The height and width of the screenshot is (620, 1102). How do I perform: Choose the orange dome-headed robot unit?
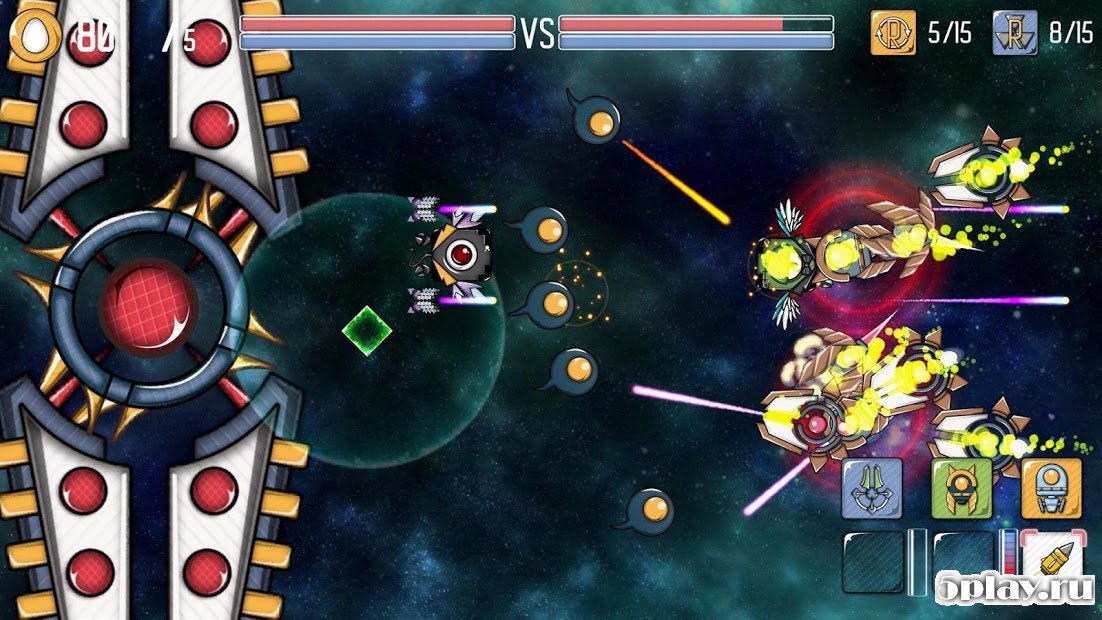[x=1051, y=488]
